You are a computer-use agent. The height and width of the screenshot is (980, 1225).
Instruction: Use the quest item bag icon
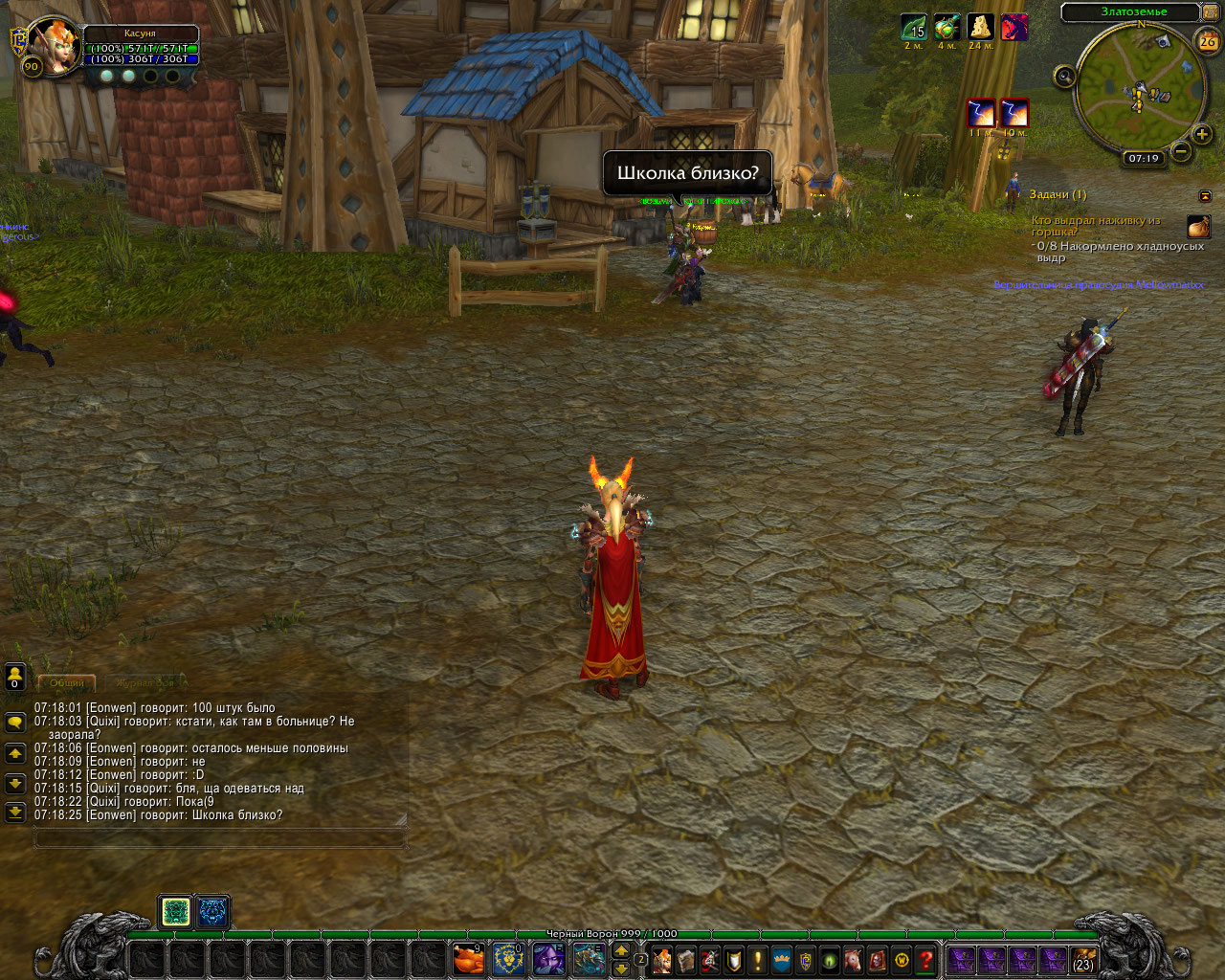tap(1198, 227)
